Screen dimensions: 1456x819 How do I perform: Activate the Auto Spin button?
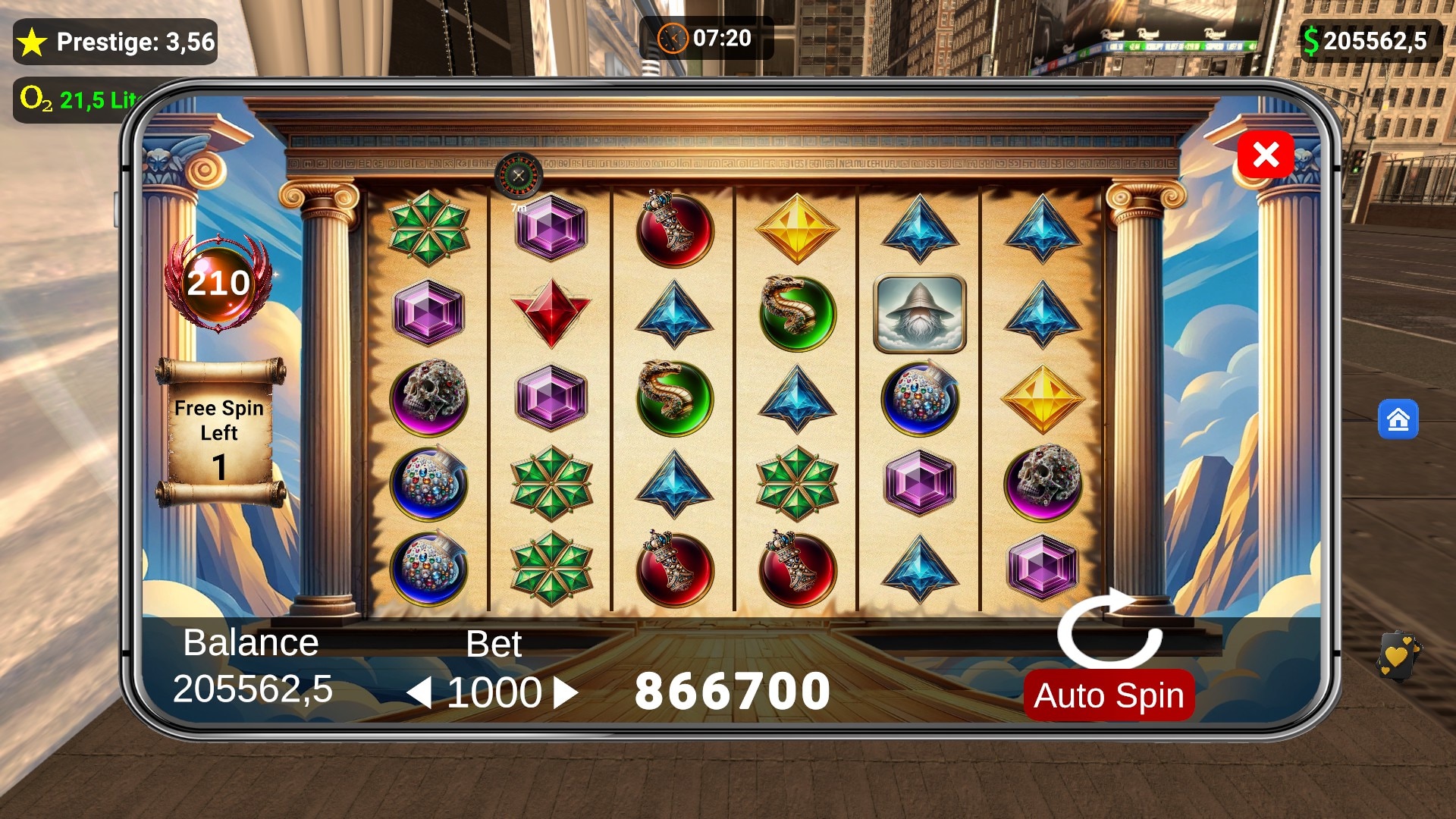pyautogui.click(x=1109, y=695)
